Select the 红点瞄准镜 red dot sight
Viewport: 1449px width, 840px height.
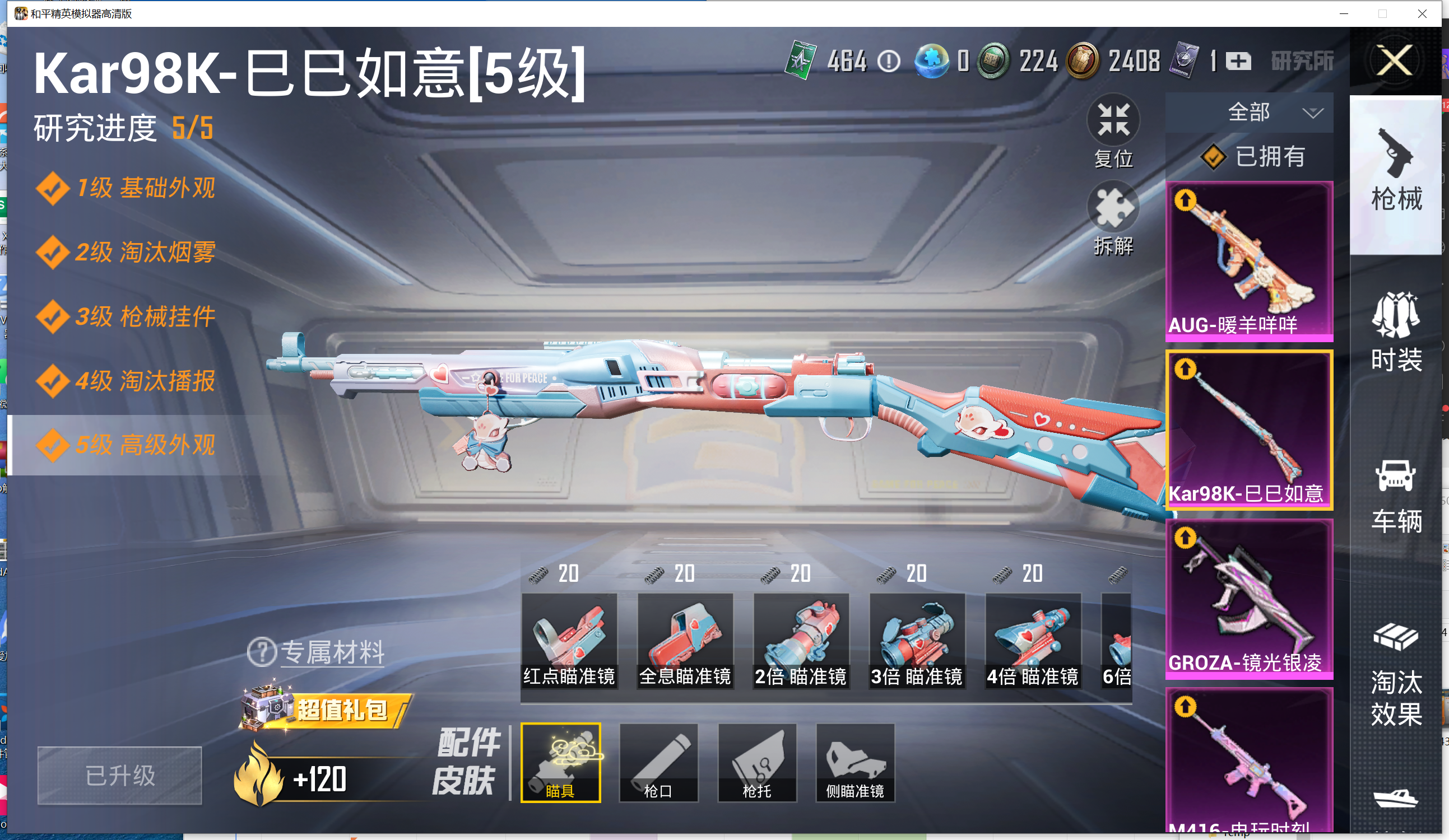(x=569, y=640)
